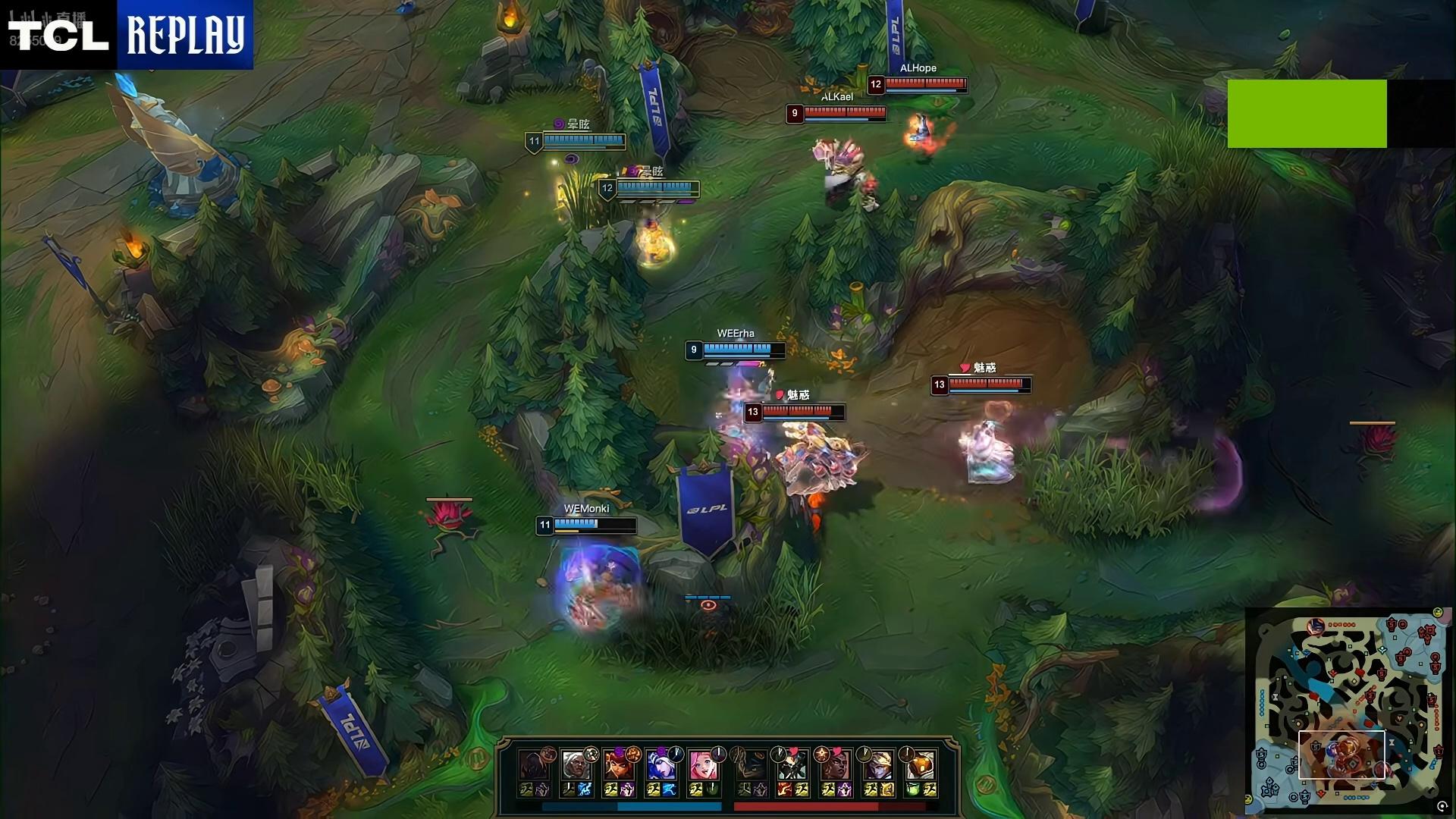This screenshot has height=819, width=1456.
Task: Click the minimap to move the camera
Action: coord(1348,705)
